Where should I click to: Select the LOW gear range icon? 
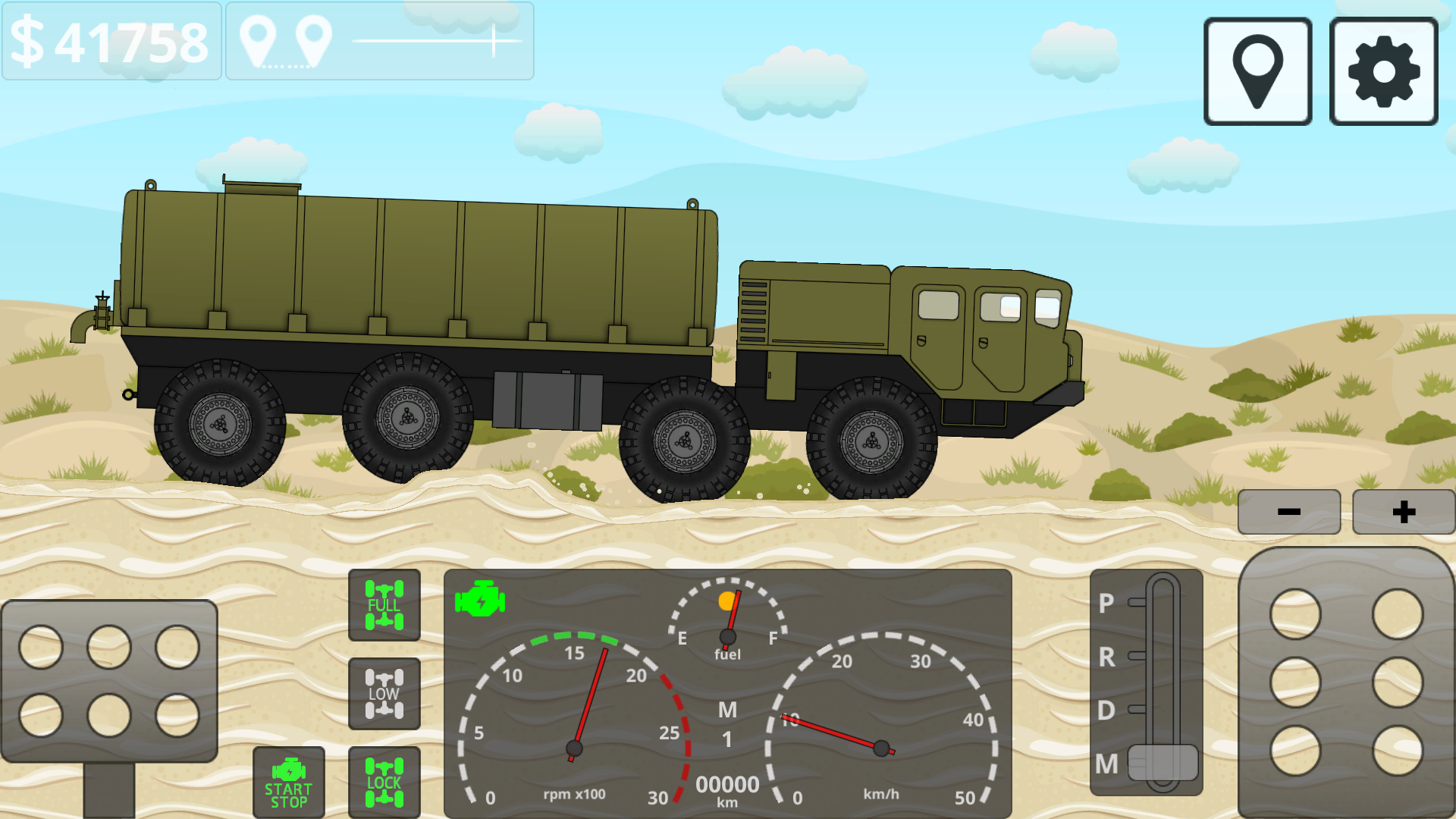[384, 692]
